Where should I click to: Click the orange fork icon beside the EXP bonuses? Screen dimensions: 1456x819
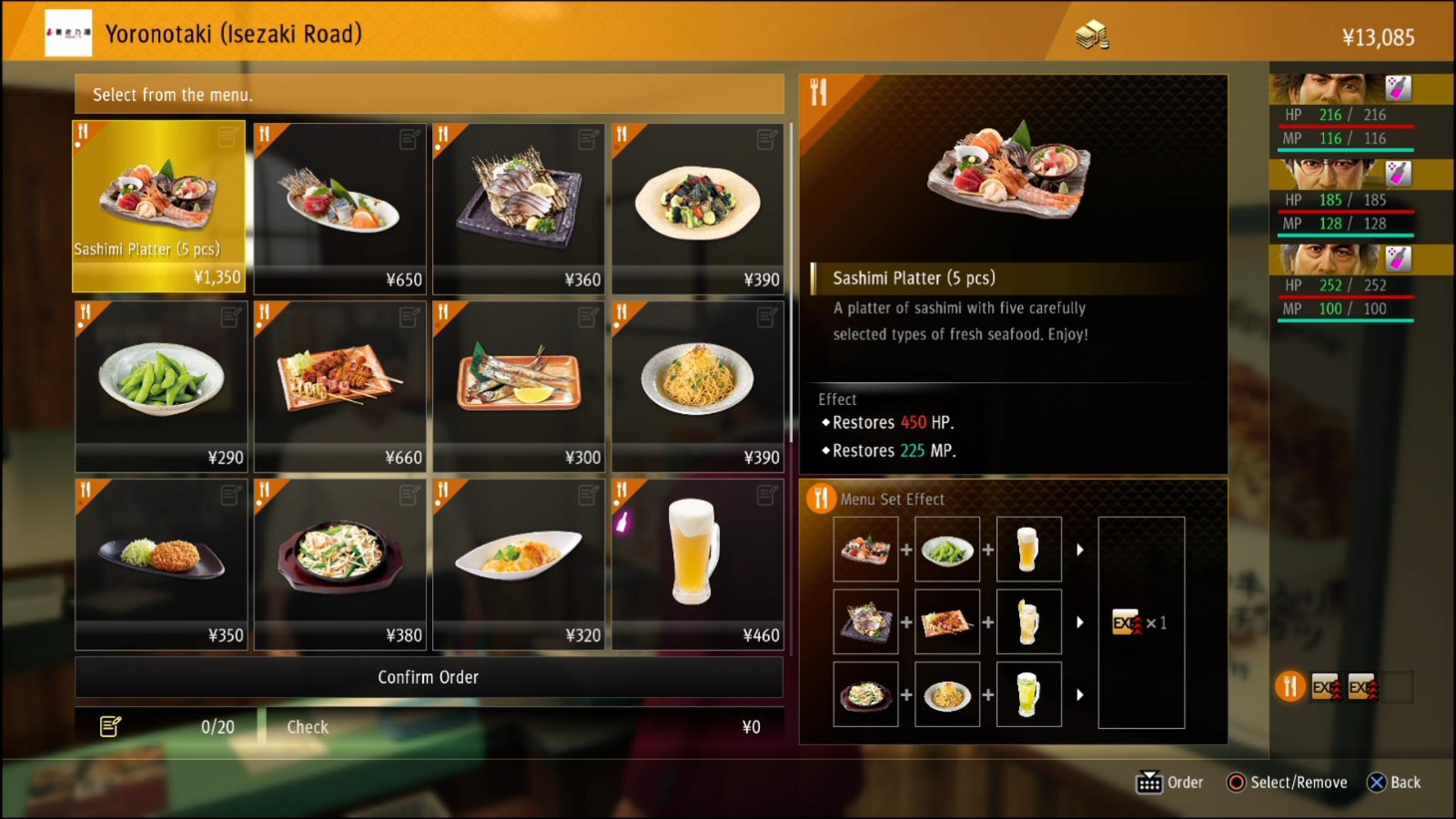(1289, 687)
